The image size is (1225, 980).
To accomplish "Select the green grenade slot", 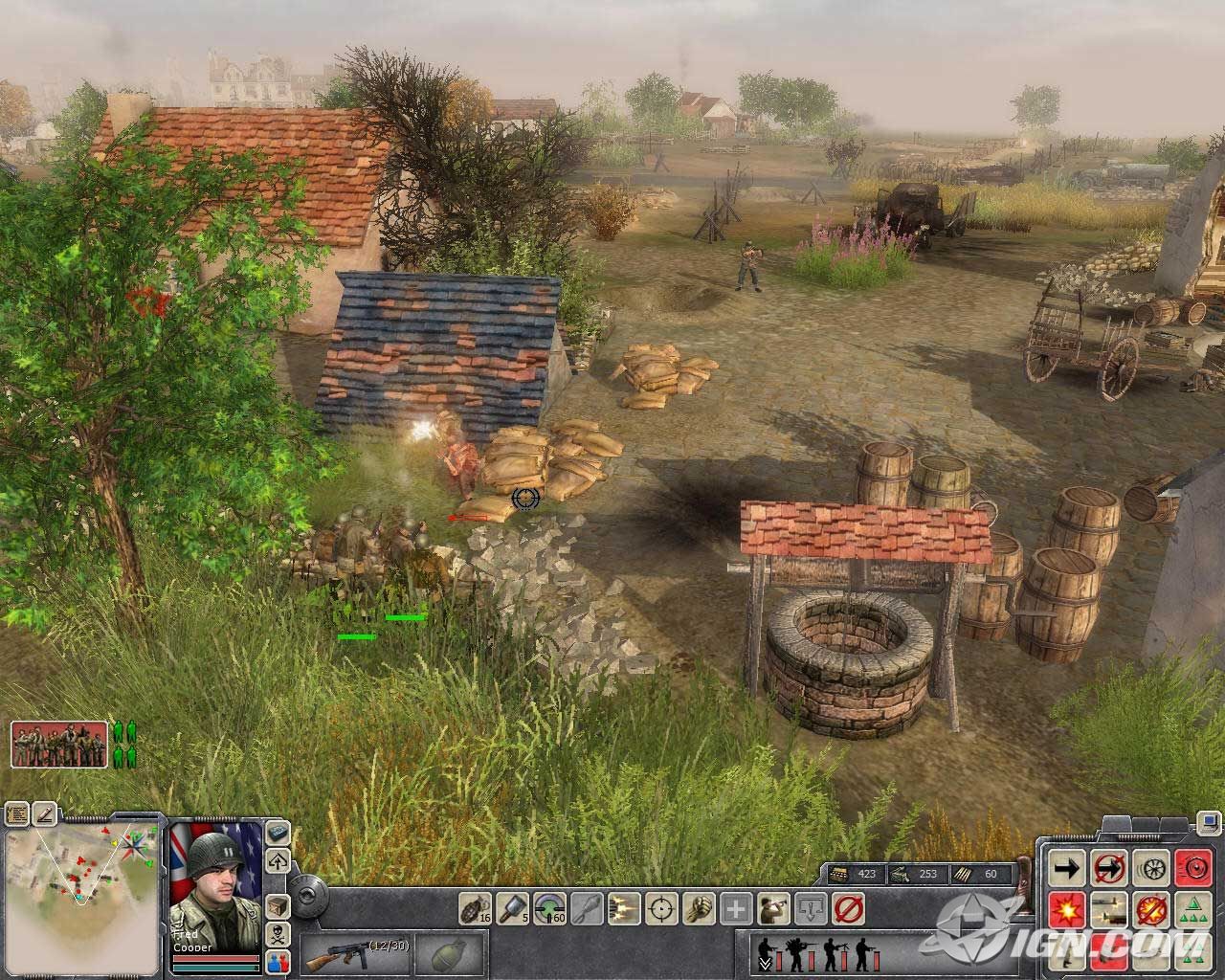I will tap(449, 954).
